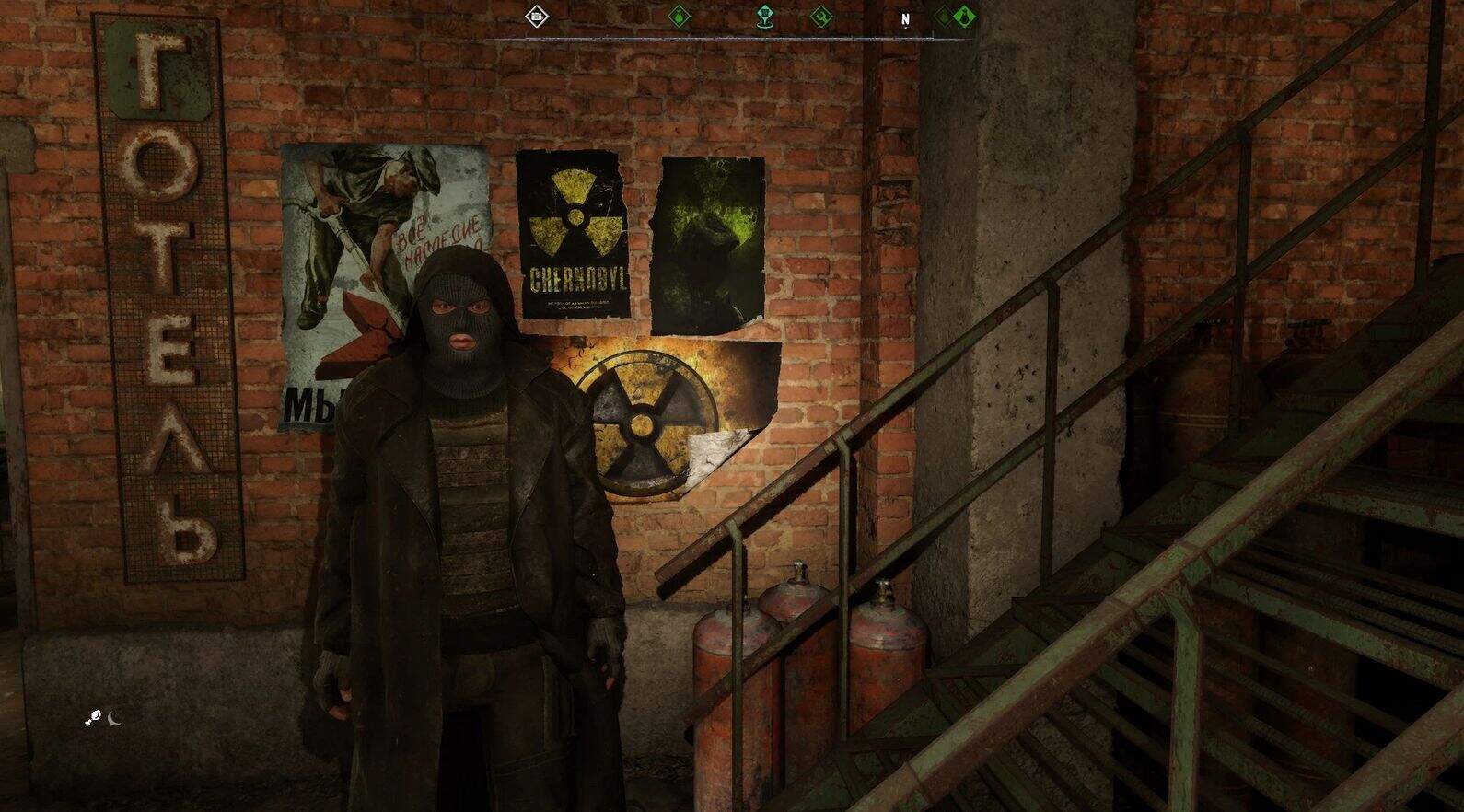Click the hunger meat-on-bone status icon

[x=95, y=719]
